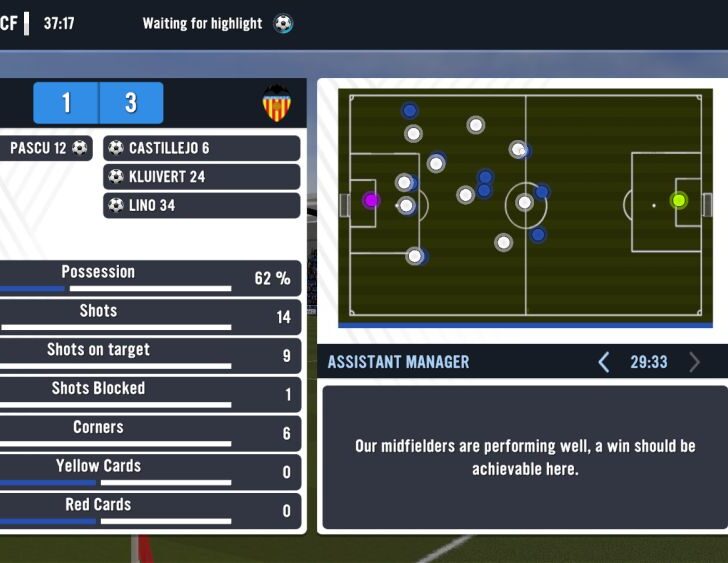728x563 pixels.
Task: Select the Pascu 12 goal entry
Action: tap(47, 148)
